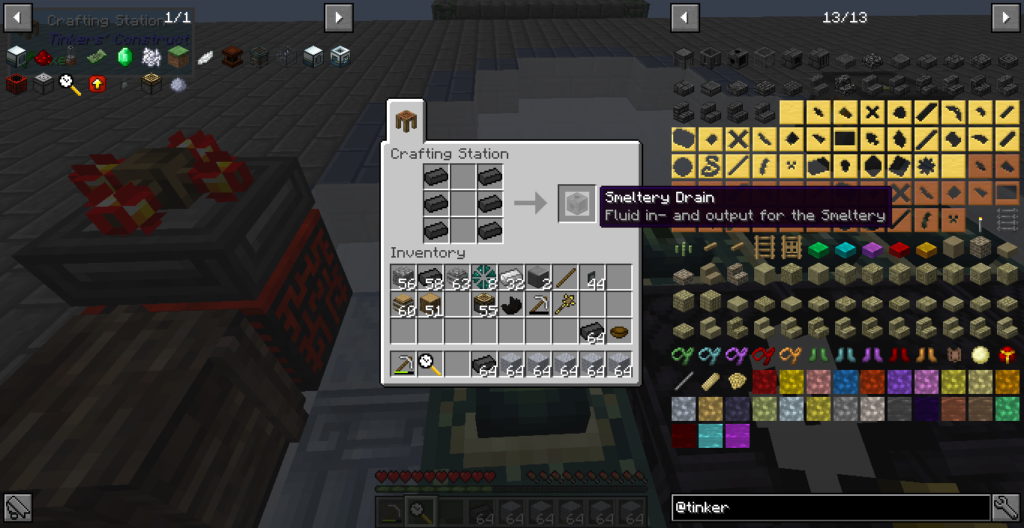Select the Crafting Station tab
The width and height of the screenshot is (1024, 528).
407,122
